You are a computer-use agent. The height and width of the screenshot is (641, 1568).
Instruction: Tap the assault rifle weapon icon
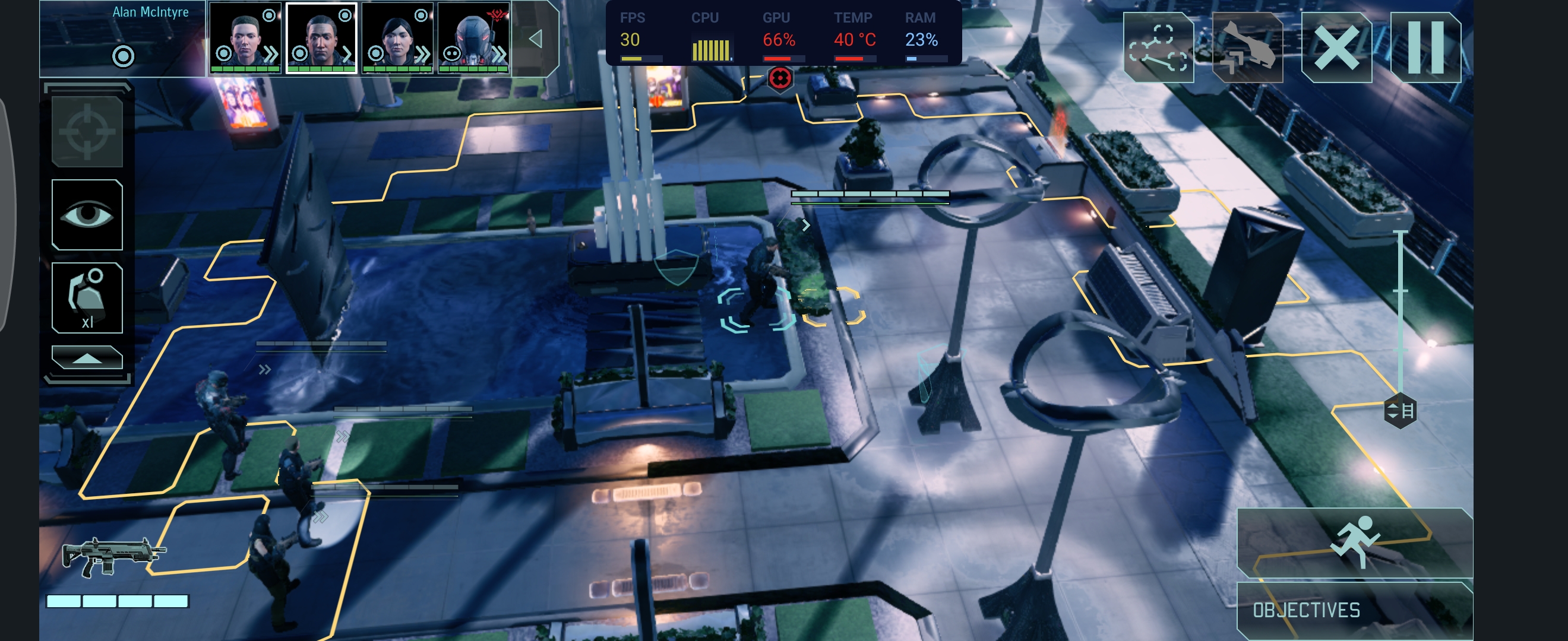click(113, 554)
